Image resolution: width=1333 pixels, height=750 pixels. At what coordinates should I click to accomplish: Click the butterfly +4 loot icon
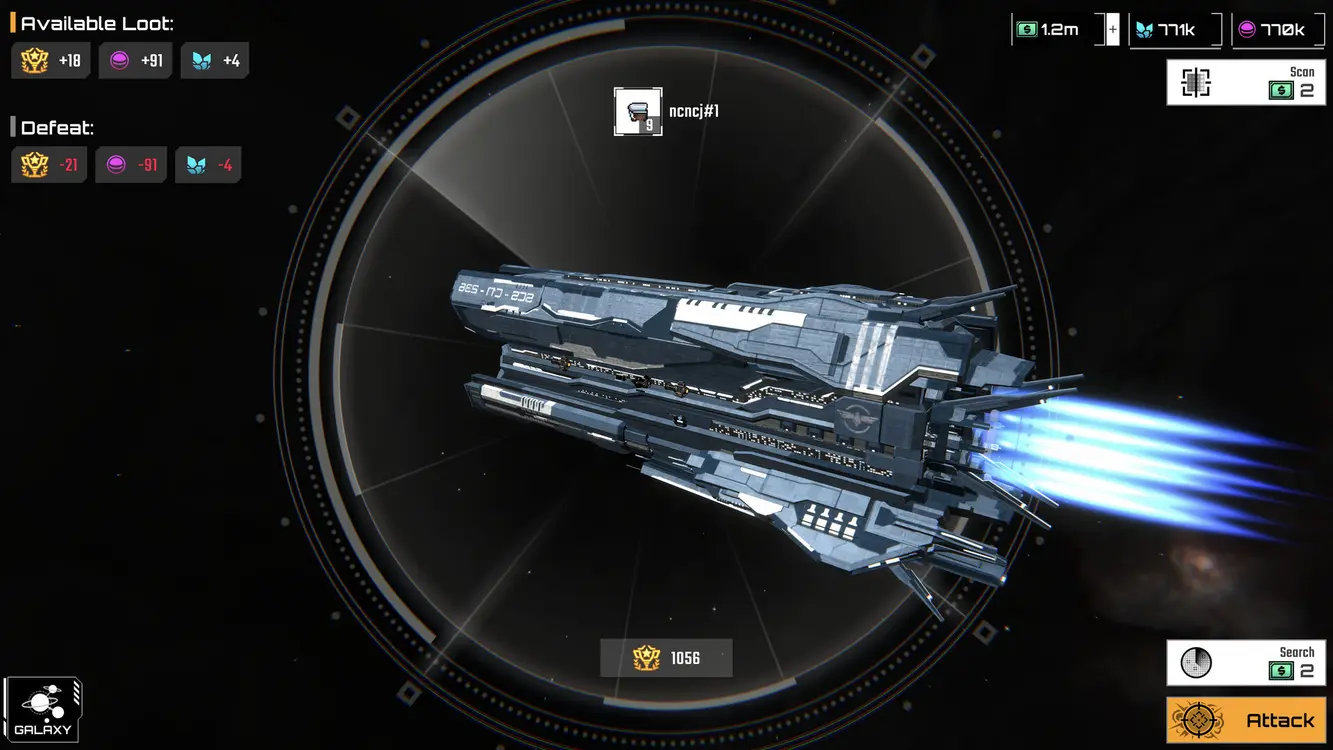(200, 60)
